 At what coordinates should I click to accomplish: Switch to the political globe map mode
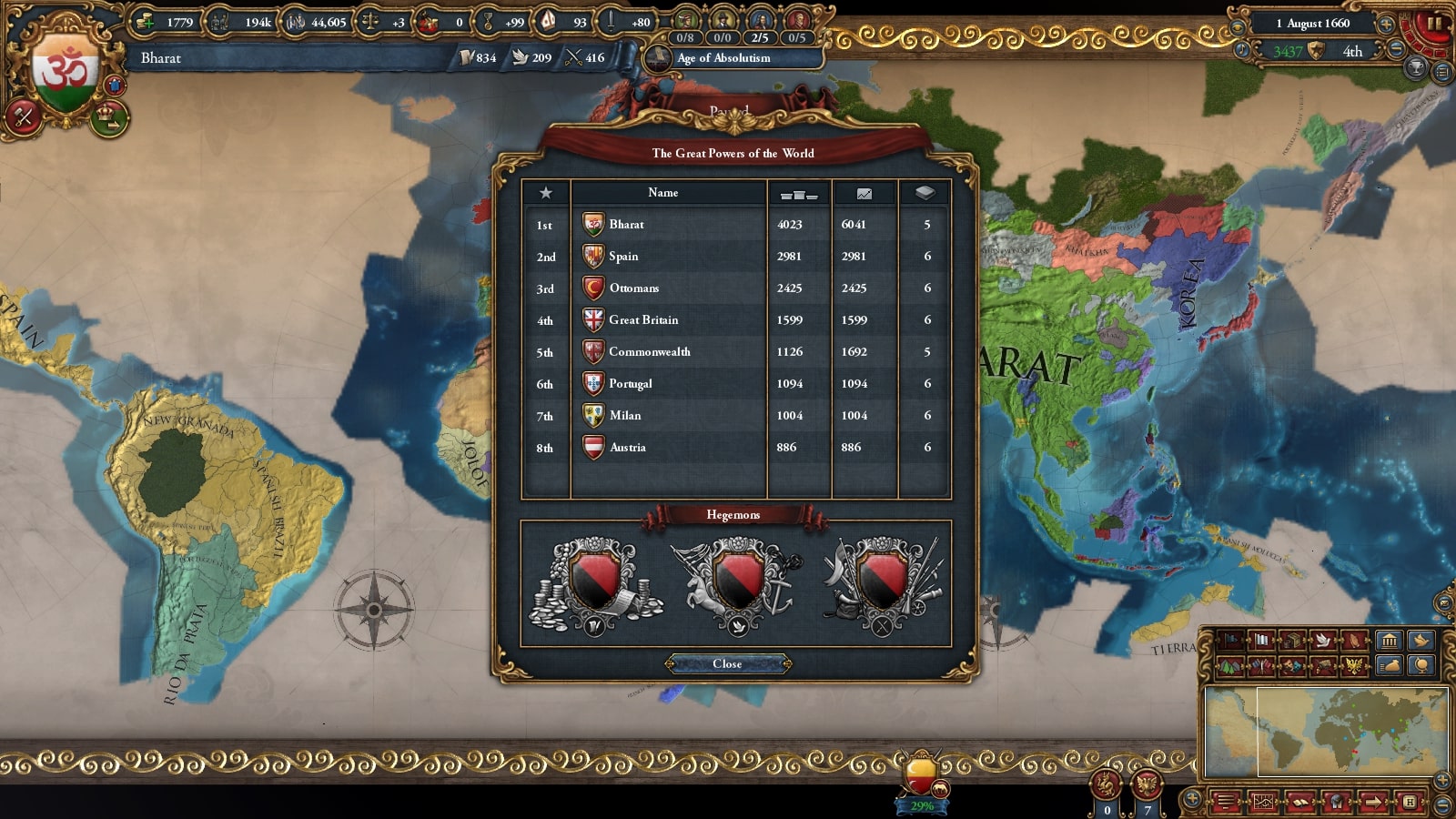(x=1421, y=665)
